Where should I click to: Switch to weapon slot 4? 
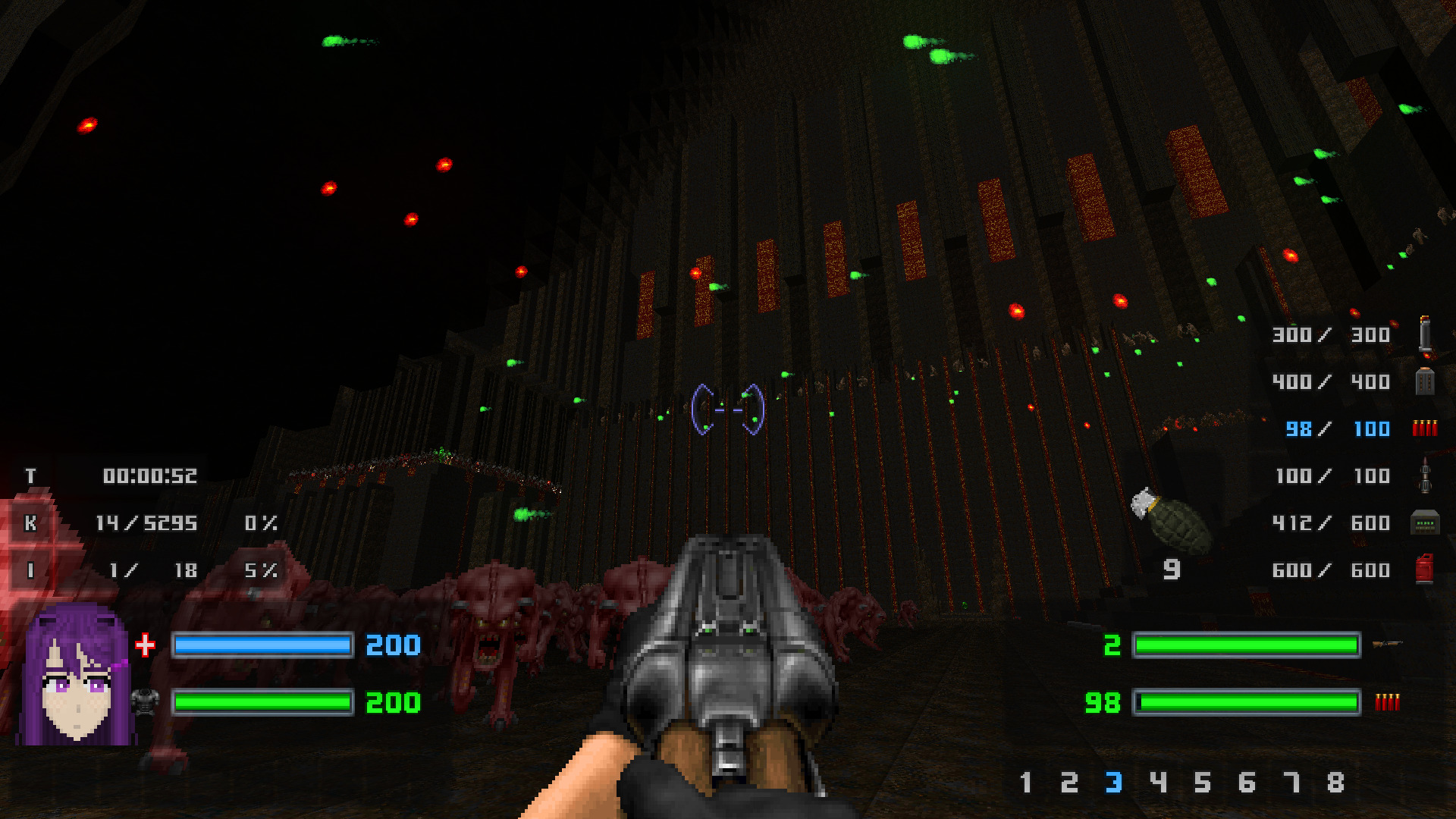tap(1158, 782)
